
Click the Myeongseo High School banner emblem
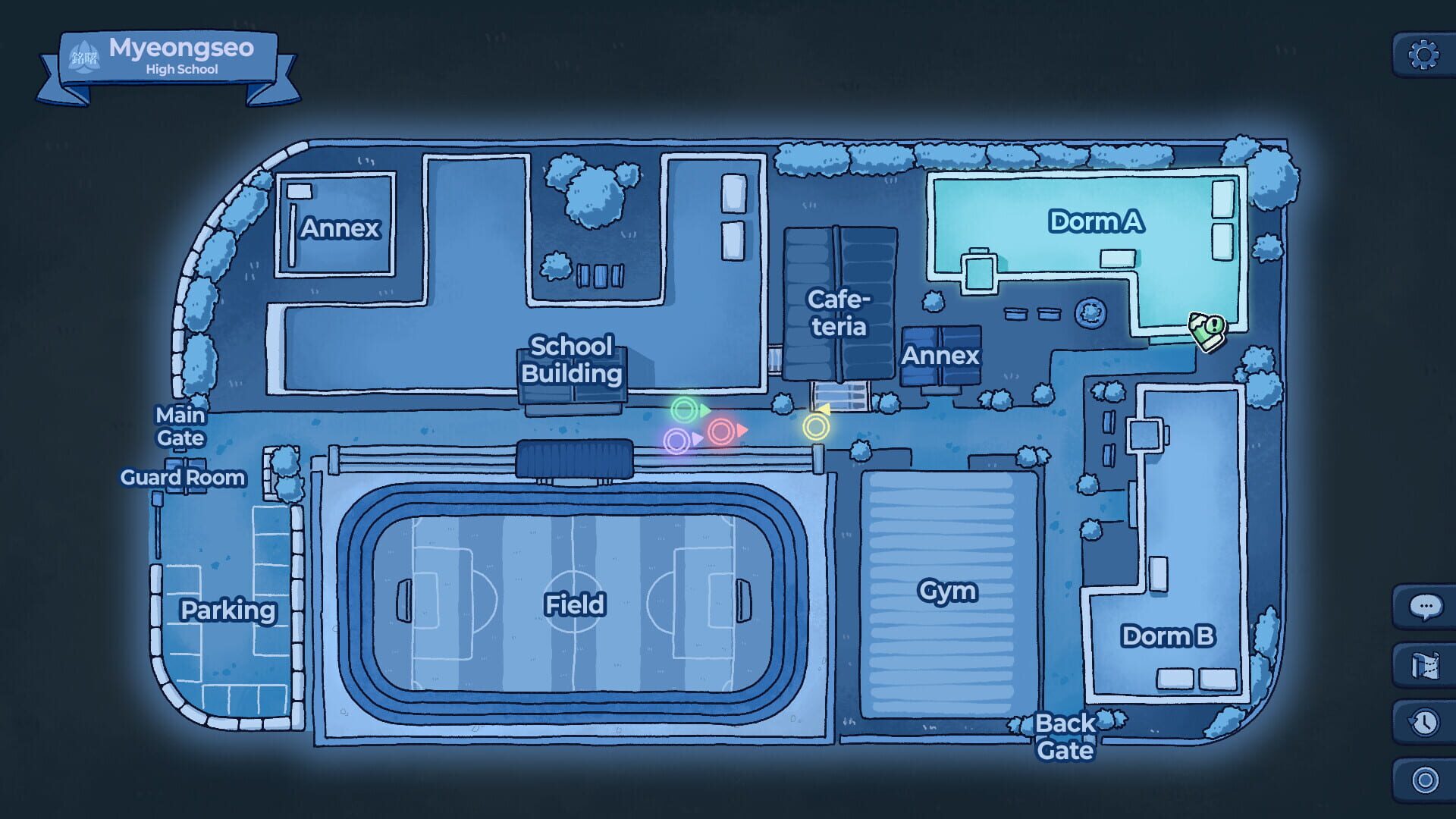click(85, 57)
